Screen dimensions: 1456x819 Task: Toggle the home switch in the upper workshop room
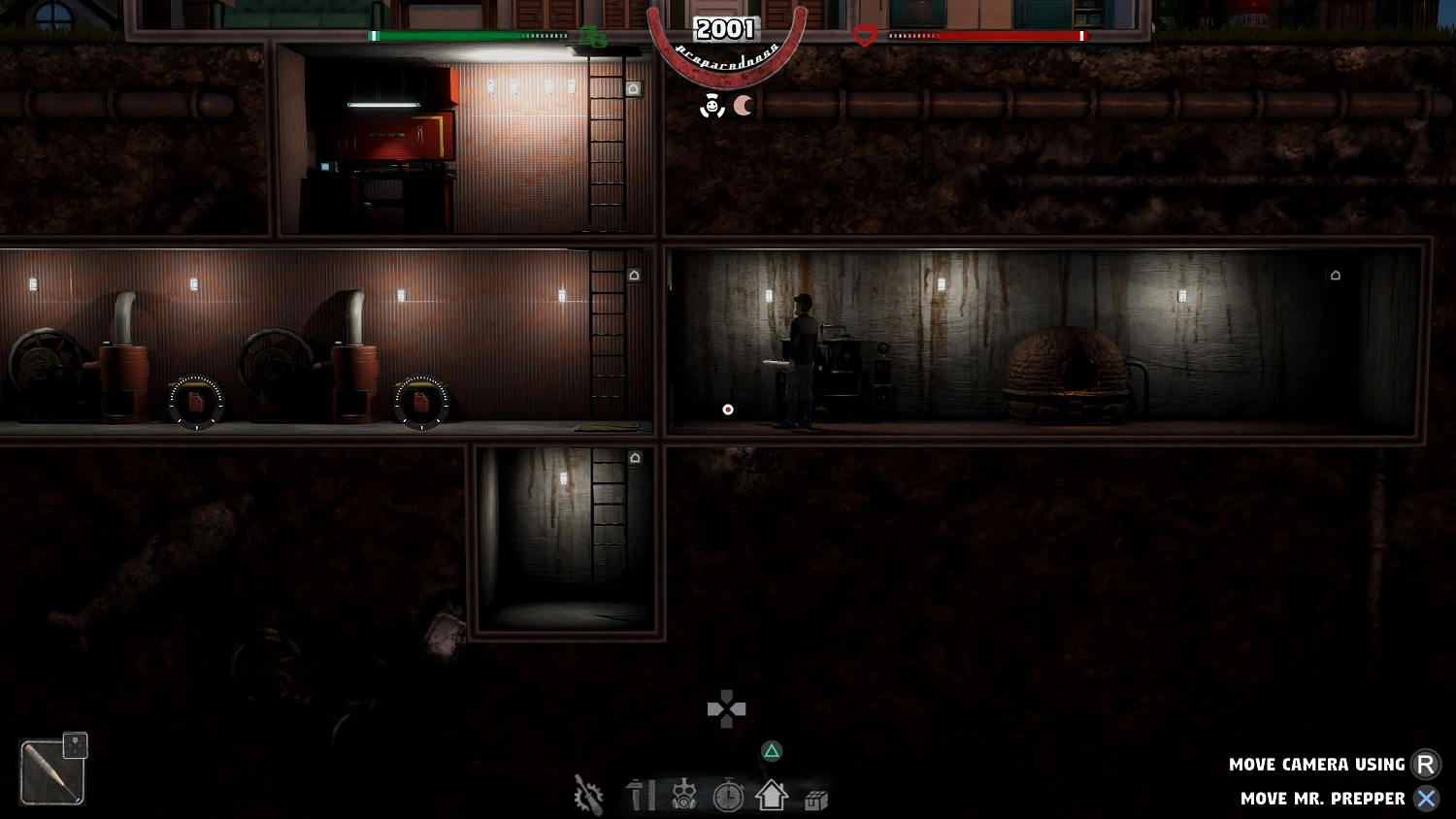(x=633, y=87)
